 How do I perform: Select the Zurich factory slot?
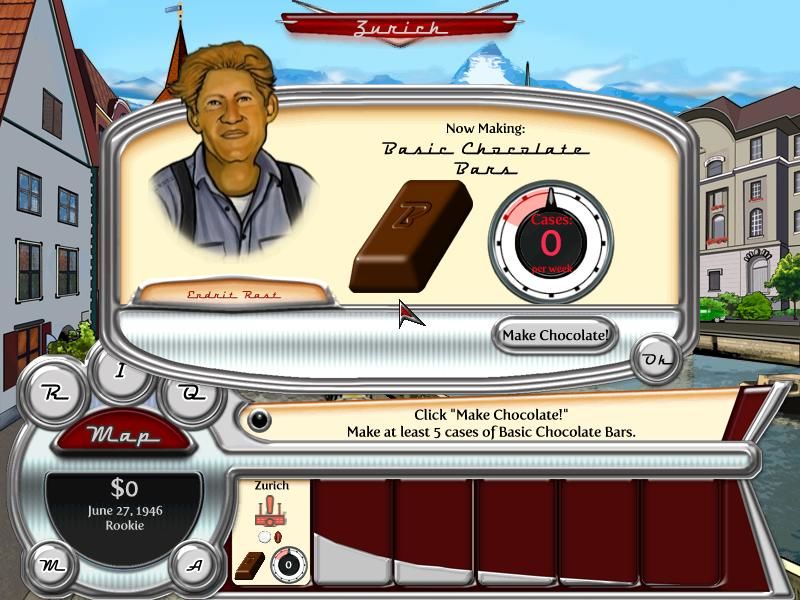pos(271,531)
